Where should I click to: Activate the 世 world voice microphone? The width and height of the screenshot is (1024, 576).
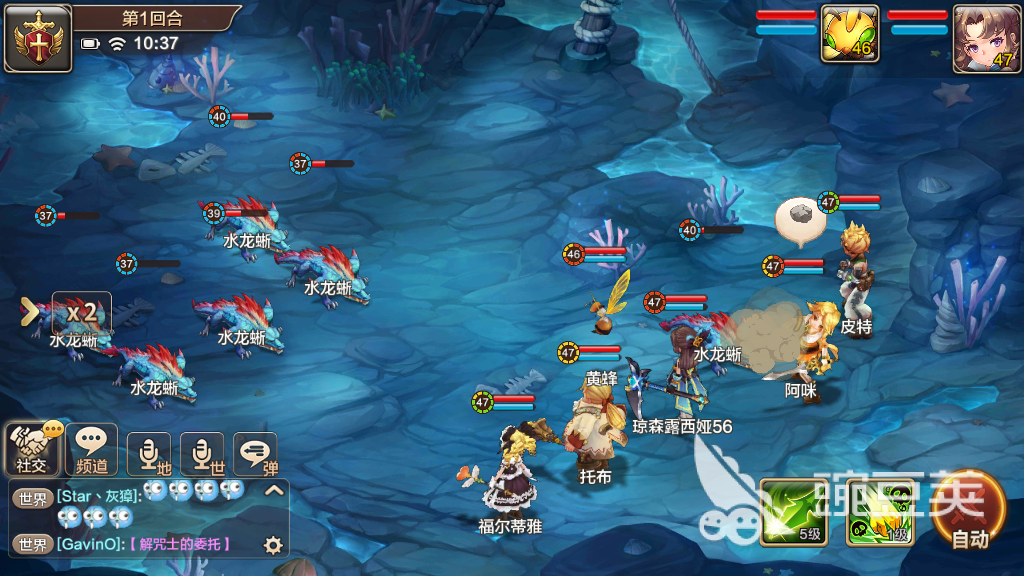pyautogui.click(x=202, y=454)
